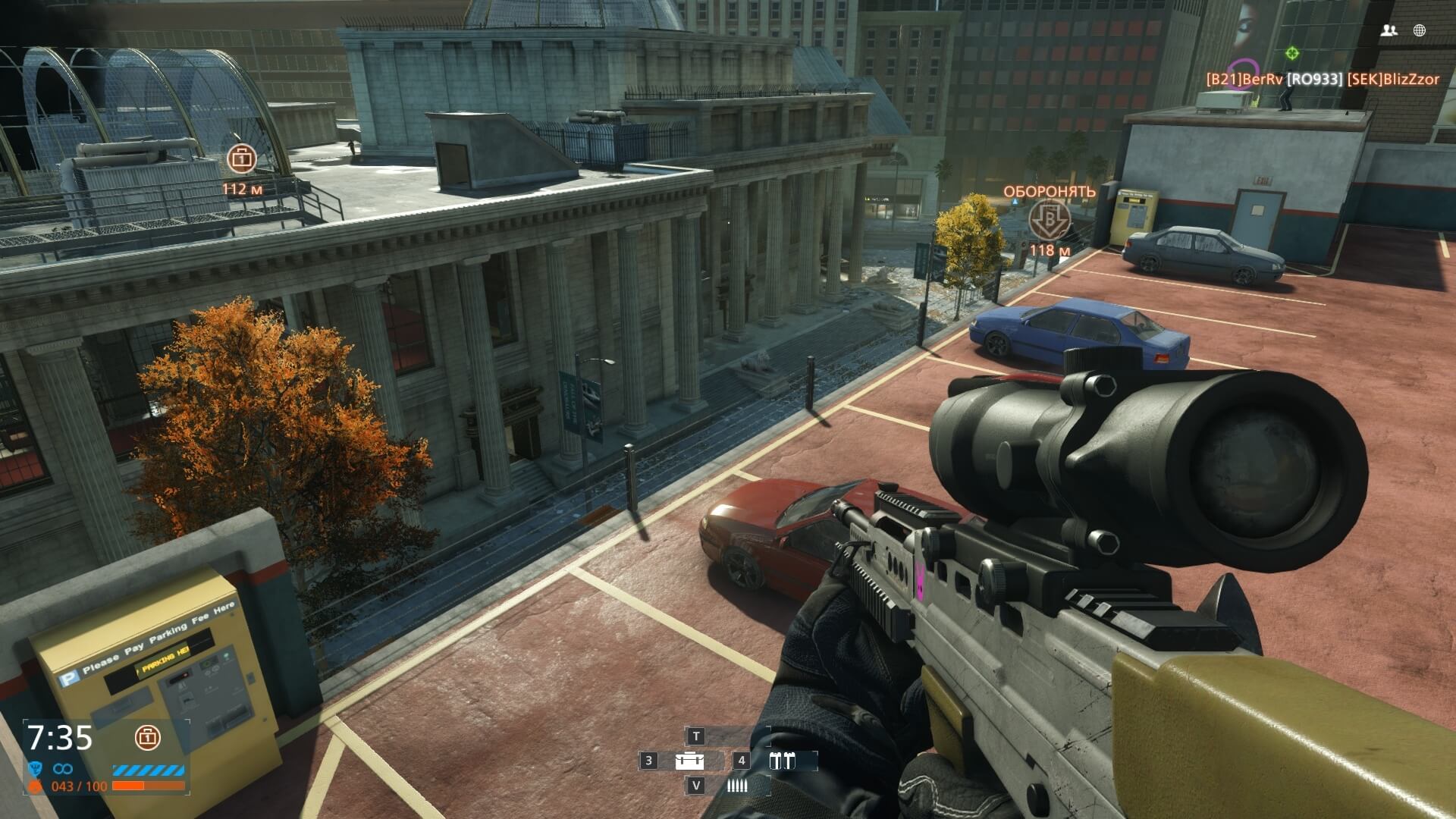Viewport: 1456px width, 819px height.
Task: Select the armor vest gadget in slot 4
Action: click(782, 761)
